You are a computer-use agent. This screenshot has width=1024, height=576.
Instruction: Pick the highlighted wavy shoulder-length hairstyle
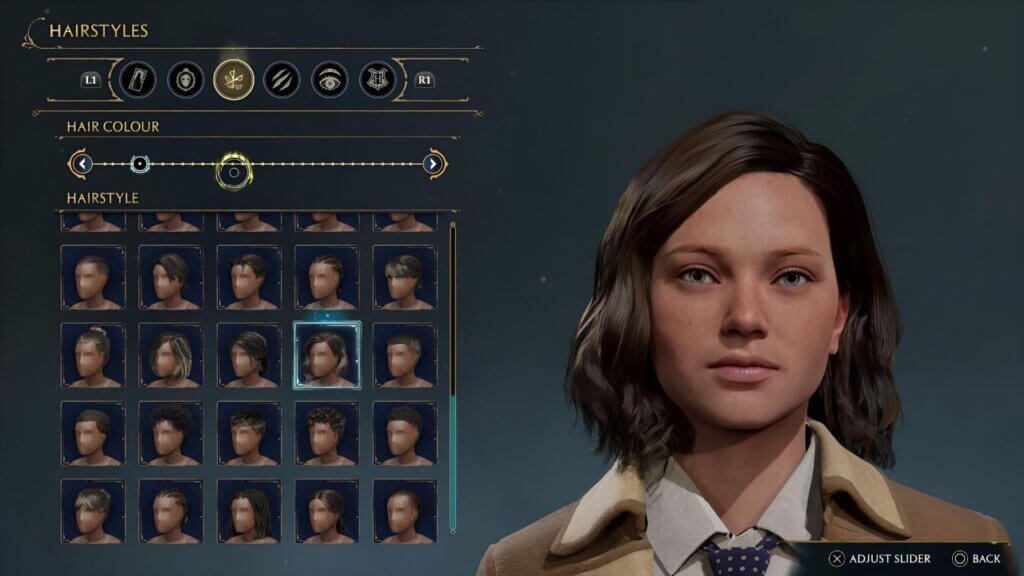pyautogui.click(x=327, y=355)
